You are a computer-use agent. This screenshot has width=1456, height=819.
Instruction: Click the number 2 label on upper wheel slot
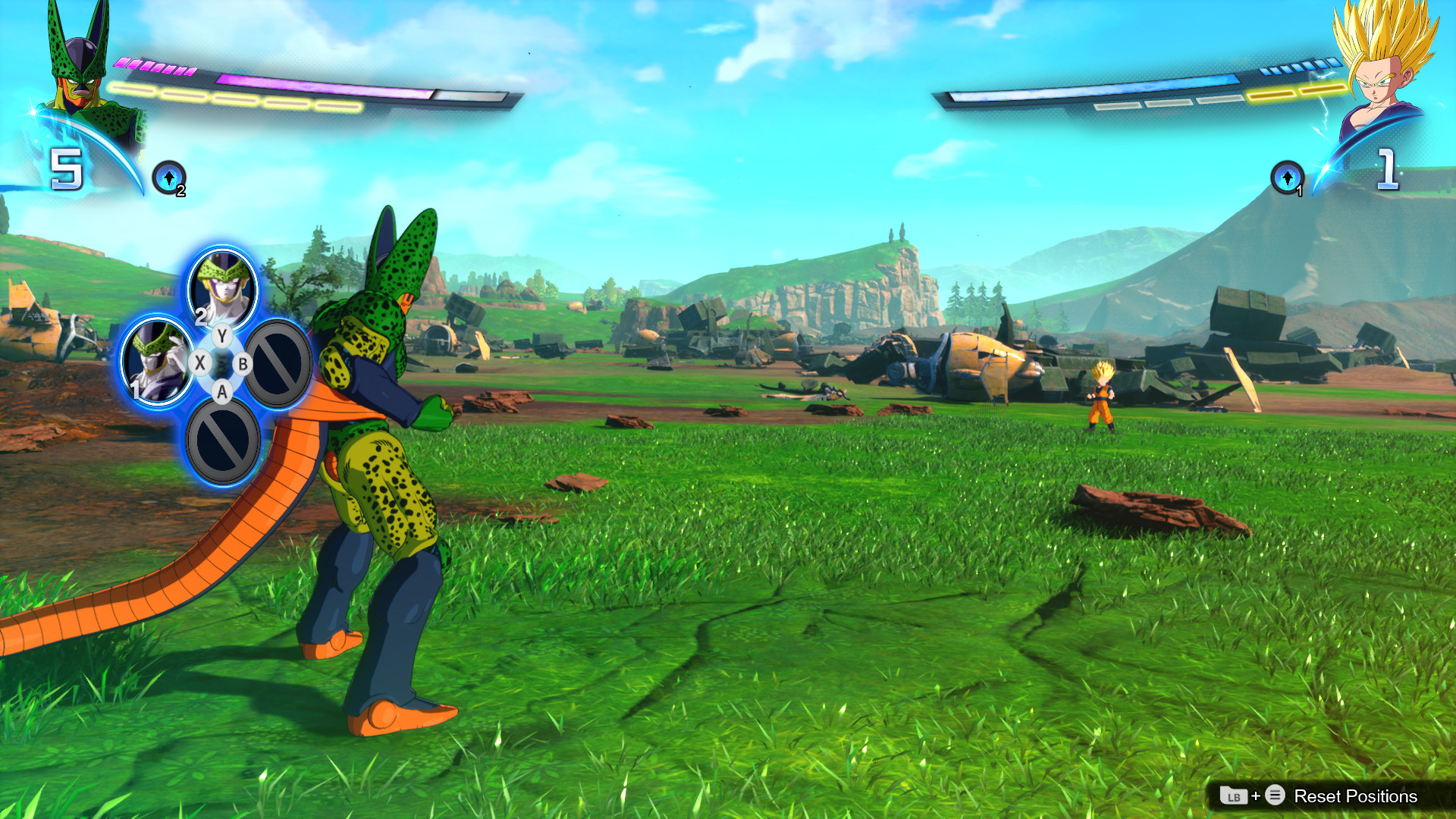pos(202,318)
